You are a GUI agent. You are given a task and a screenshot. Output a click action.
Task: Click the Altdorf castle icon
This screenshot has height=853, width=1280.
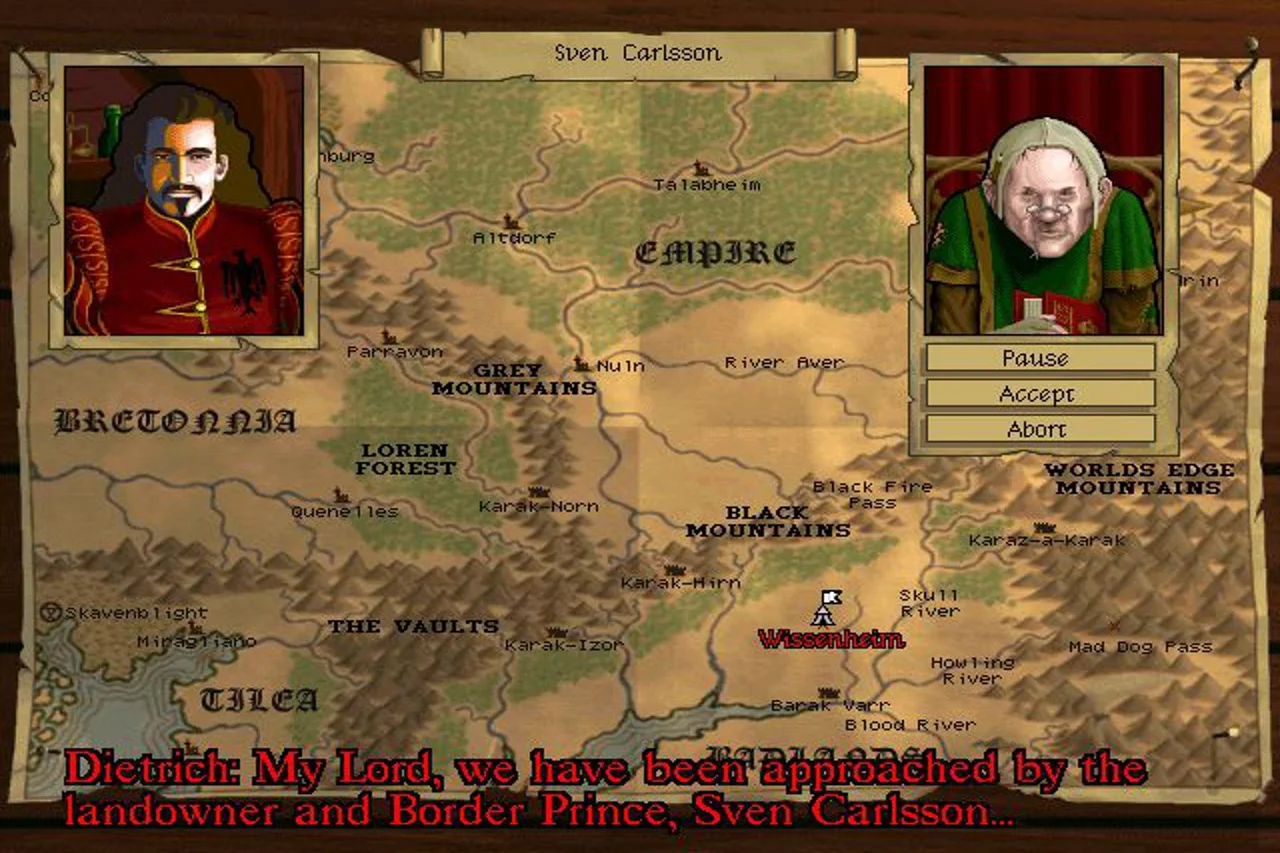(x=512, y=222)
